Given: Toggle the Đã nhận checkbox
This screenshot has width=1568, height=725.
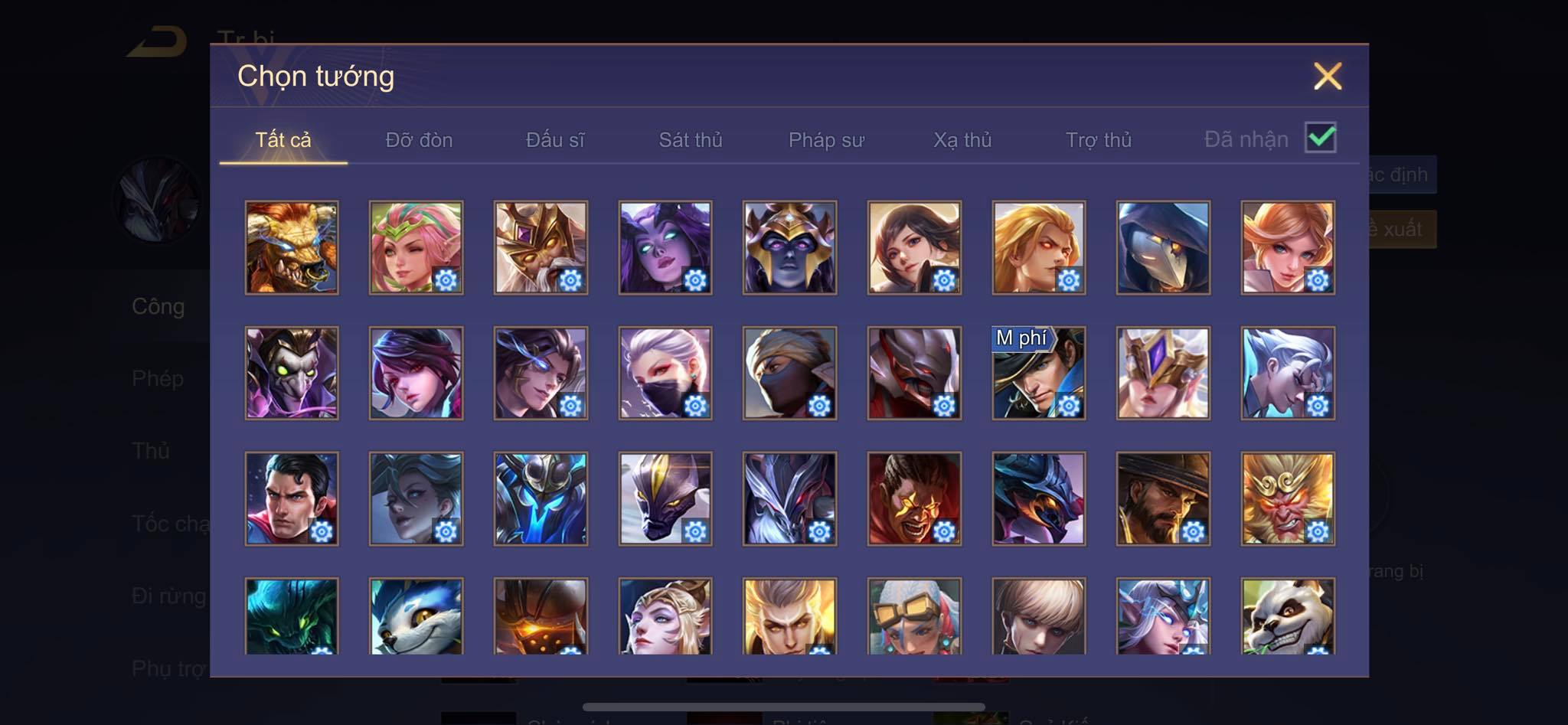Looking at the screenshot, I should 1320,138.
